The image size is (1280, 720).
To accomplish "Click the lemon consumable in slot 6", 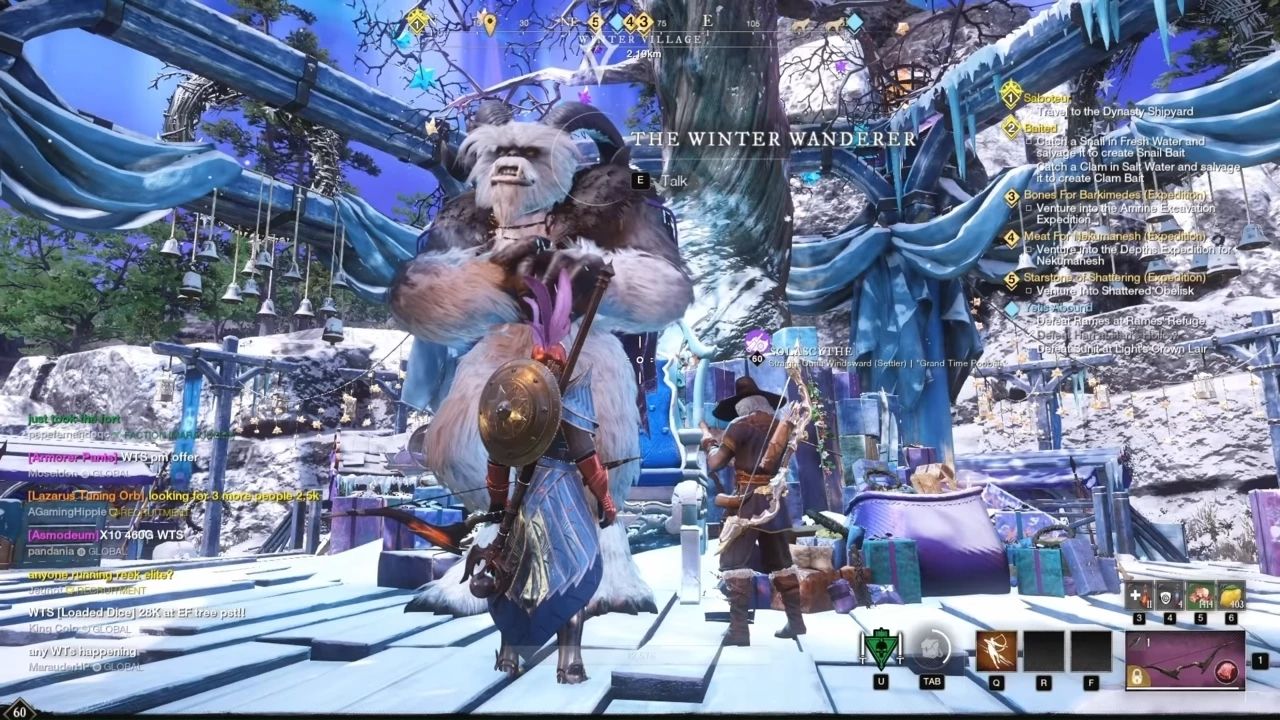I will tap(1231, 595).
